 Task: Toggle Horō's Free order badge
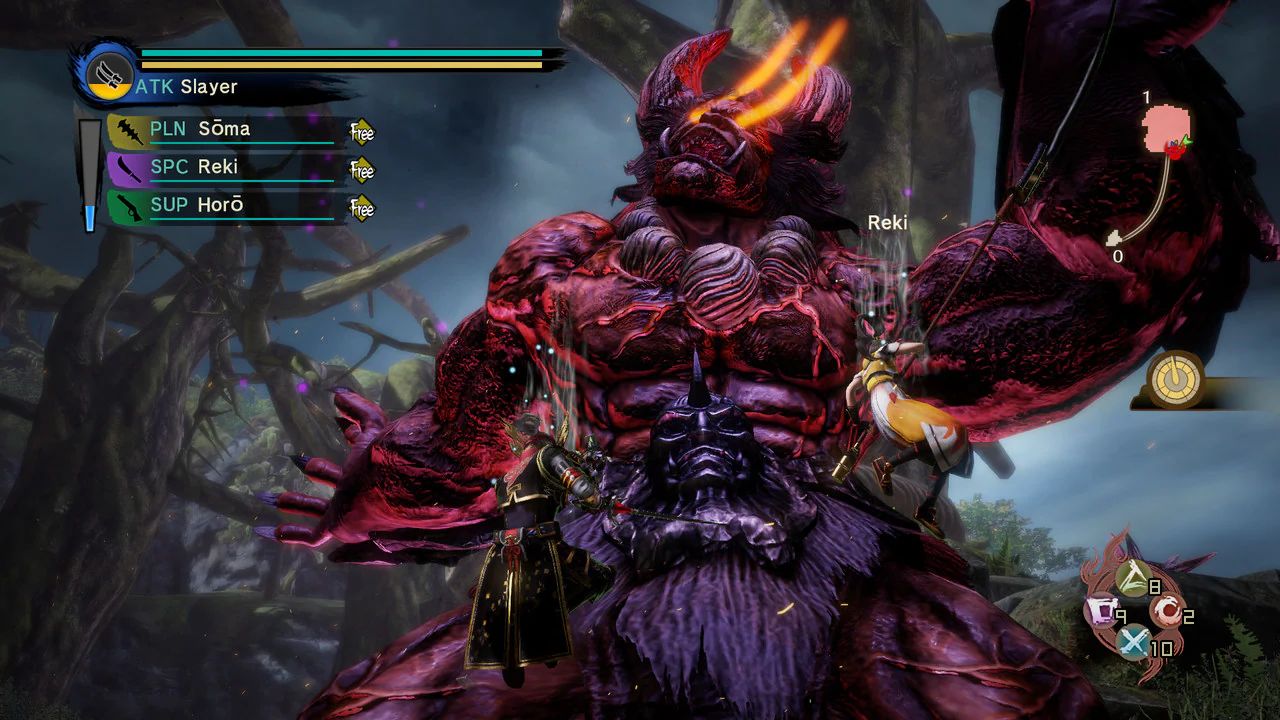[x=361, y=208]
